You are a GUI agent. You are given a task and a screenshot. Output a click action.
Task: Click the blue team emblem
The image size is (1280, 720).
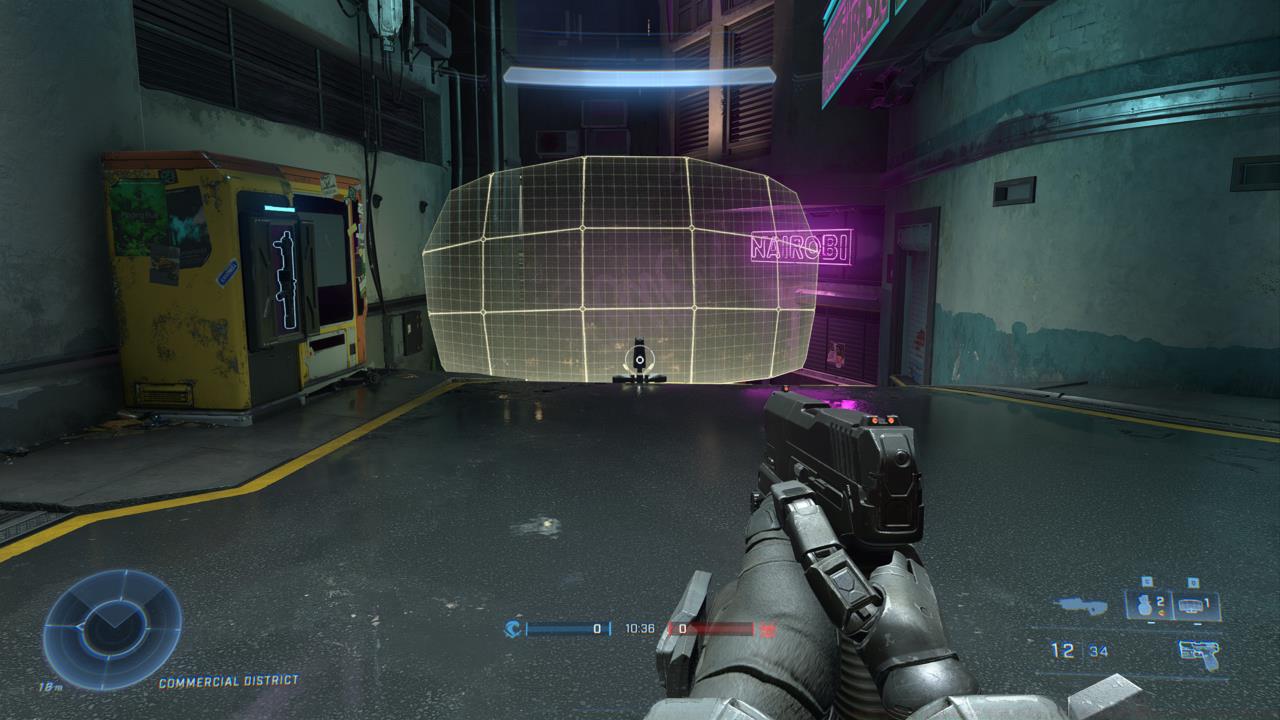513,629
